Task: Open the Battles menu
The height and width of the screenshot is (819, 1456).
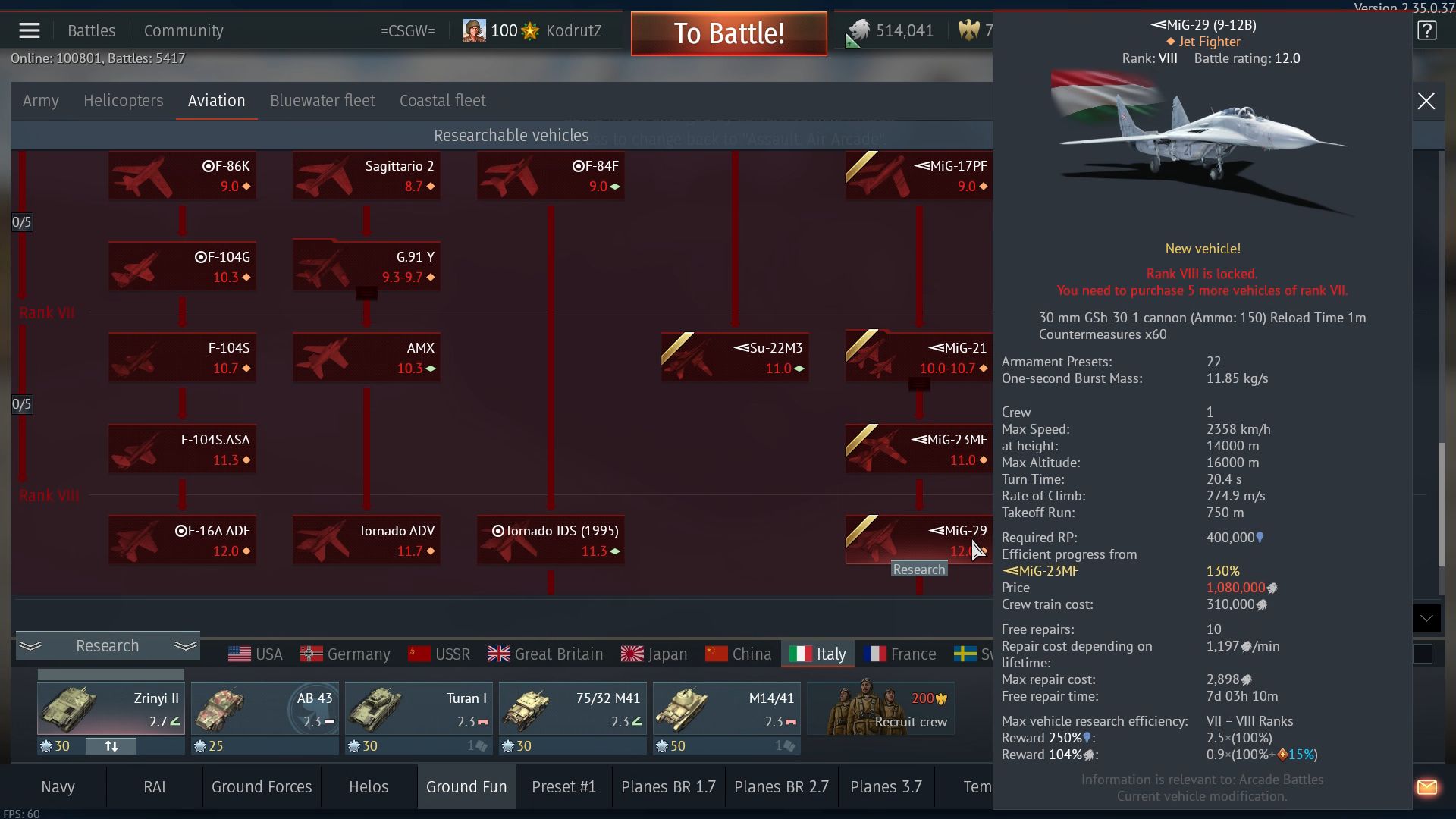Action: 91,31
